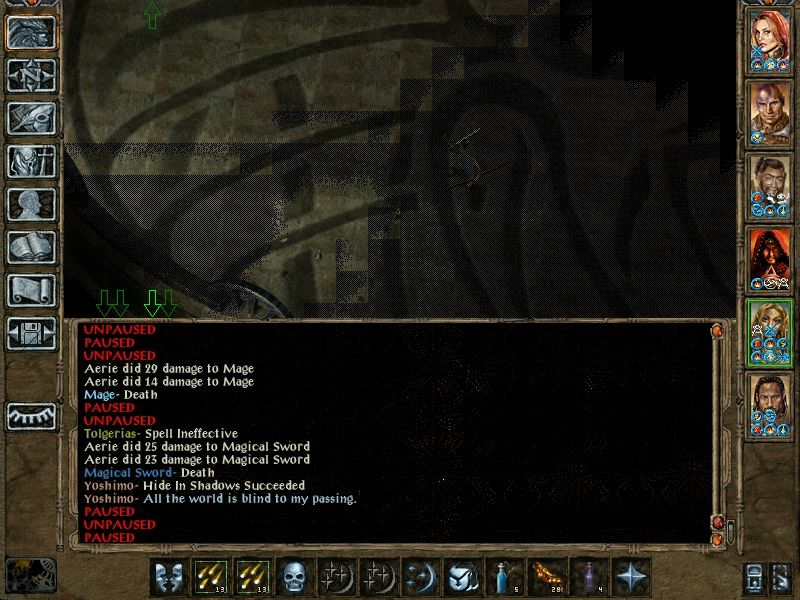800x600 pixels.
Task: Use the blue potion with count 5
Action: (x=505, y=578)
